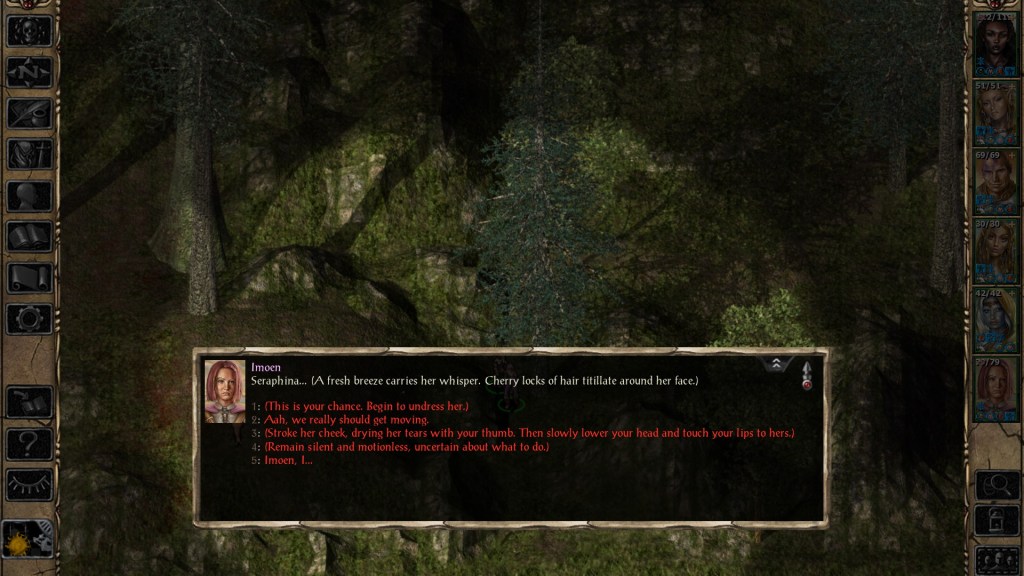Select the party portrait showing 42/42 health
Viewport: 1024px width, 576px height.
pos(996,322)
